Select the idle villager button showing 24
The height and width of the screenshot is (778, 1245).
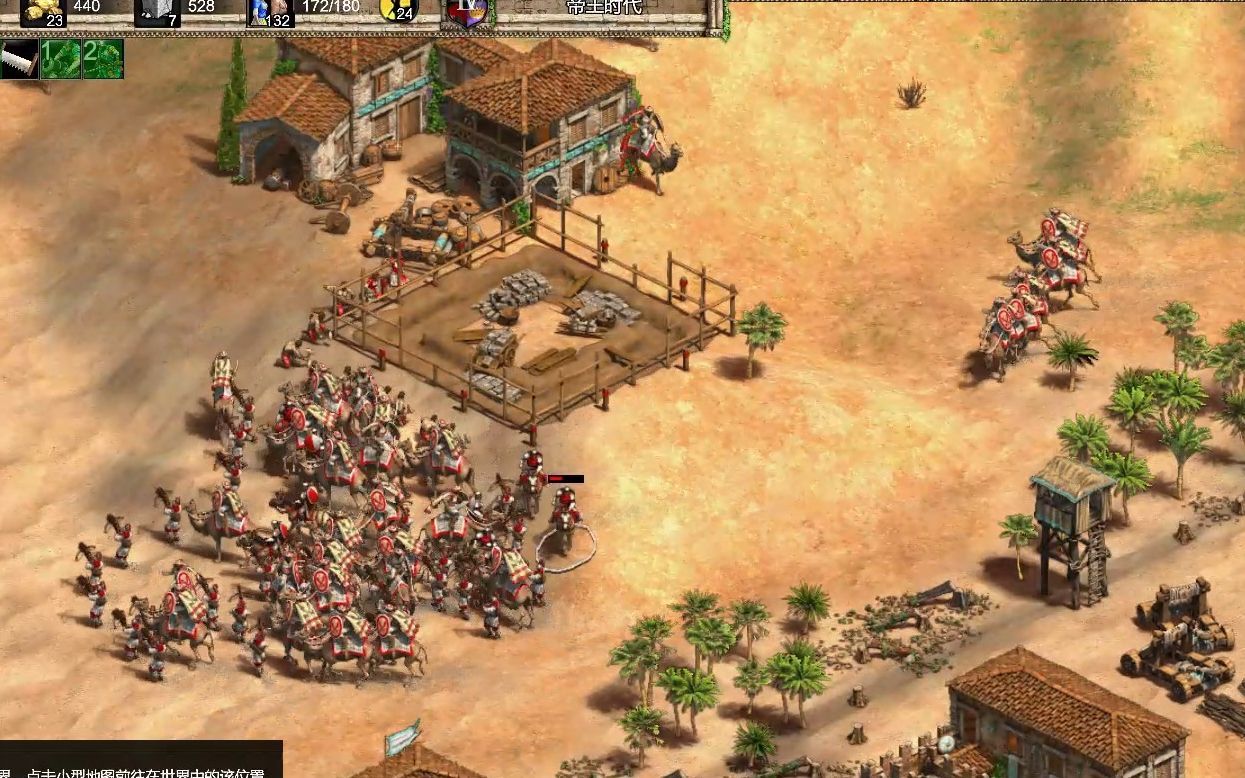(x=398, y=10)
